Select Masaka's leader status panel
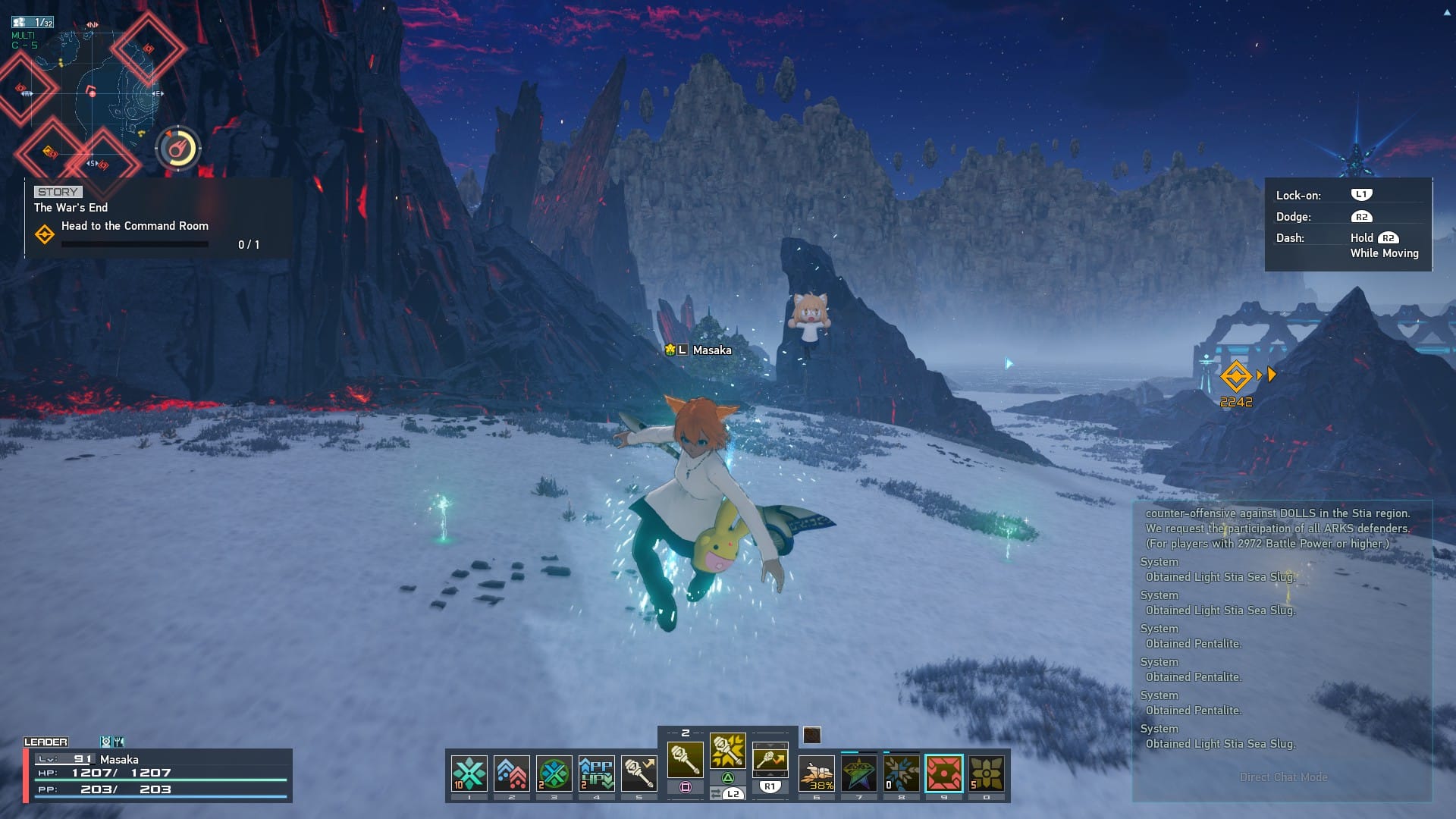This screenshot has width=1456, height=819. (158, 773)
